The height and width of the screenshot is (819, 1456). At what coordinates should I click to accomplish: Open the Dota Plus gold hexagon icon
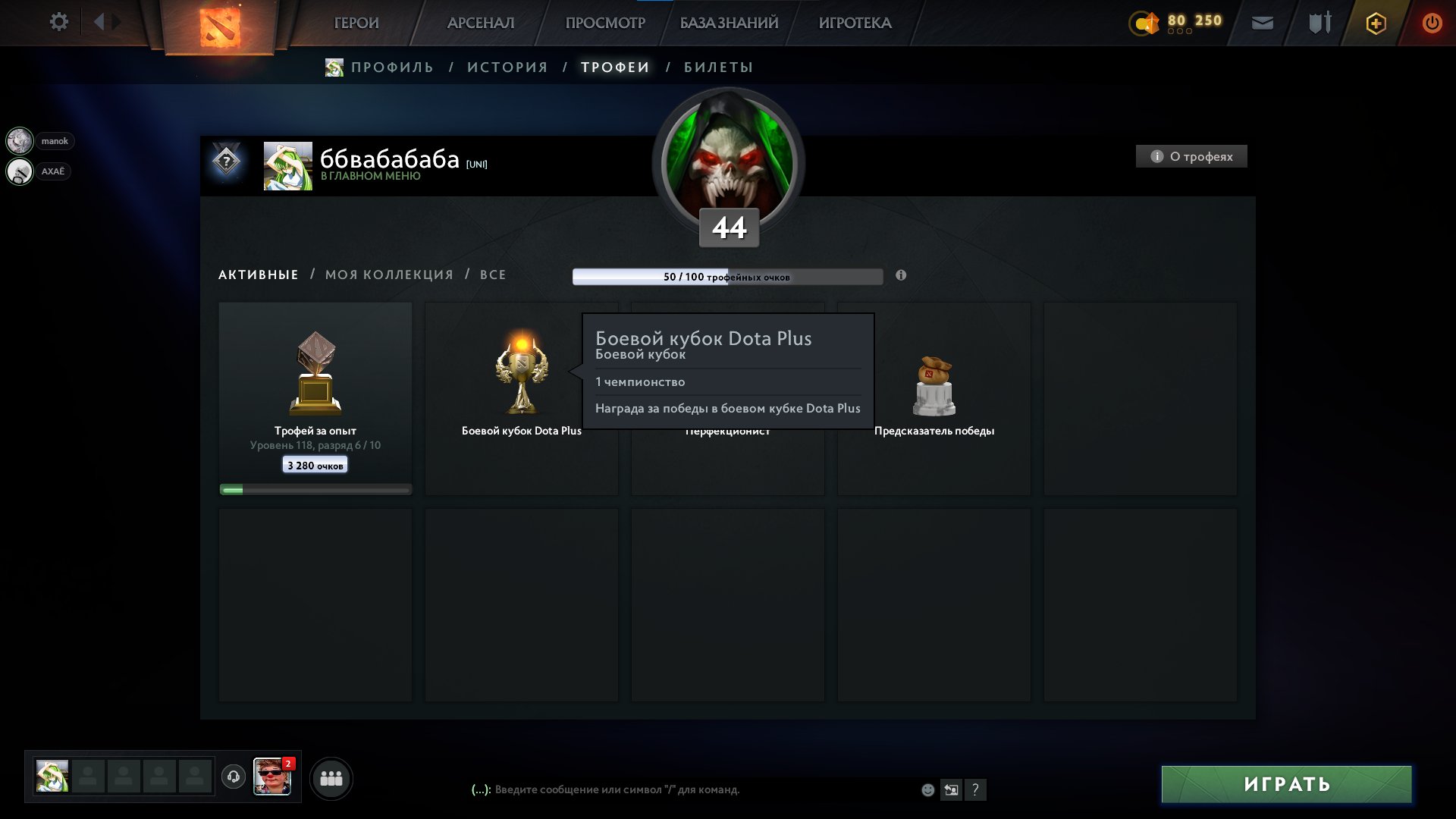(x=1376, y=23)
